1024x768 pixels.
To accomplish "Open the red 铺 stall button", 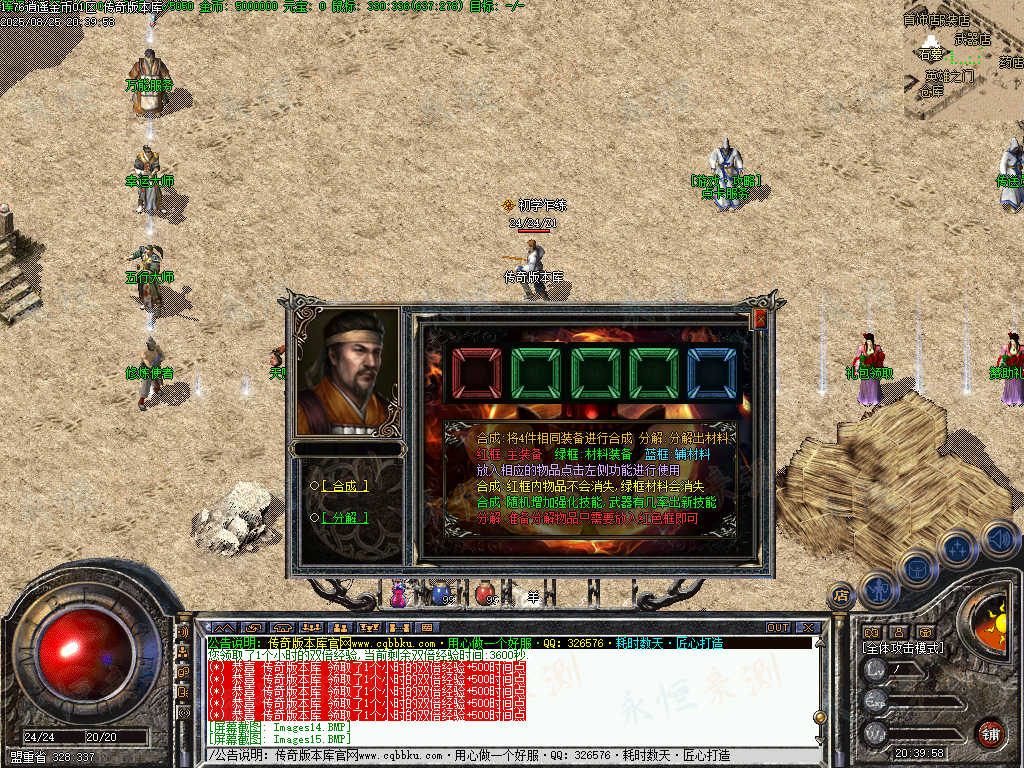I will point(990,733).
